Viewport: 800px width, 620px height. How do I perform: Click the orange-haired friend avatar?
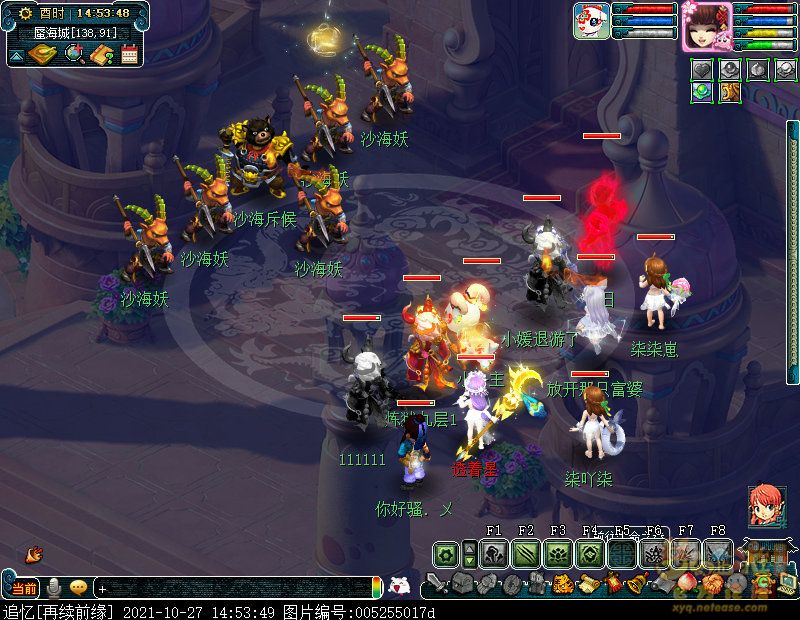tap(766, 506)
